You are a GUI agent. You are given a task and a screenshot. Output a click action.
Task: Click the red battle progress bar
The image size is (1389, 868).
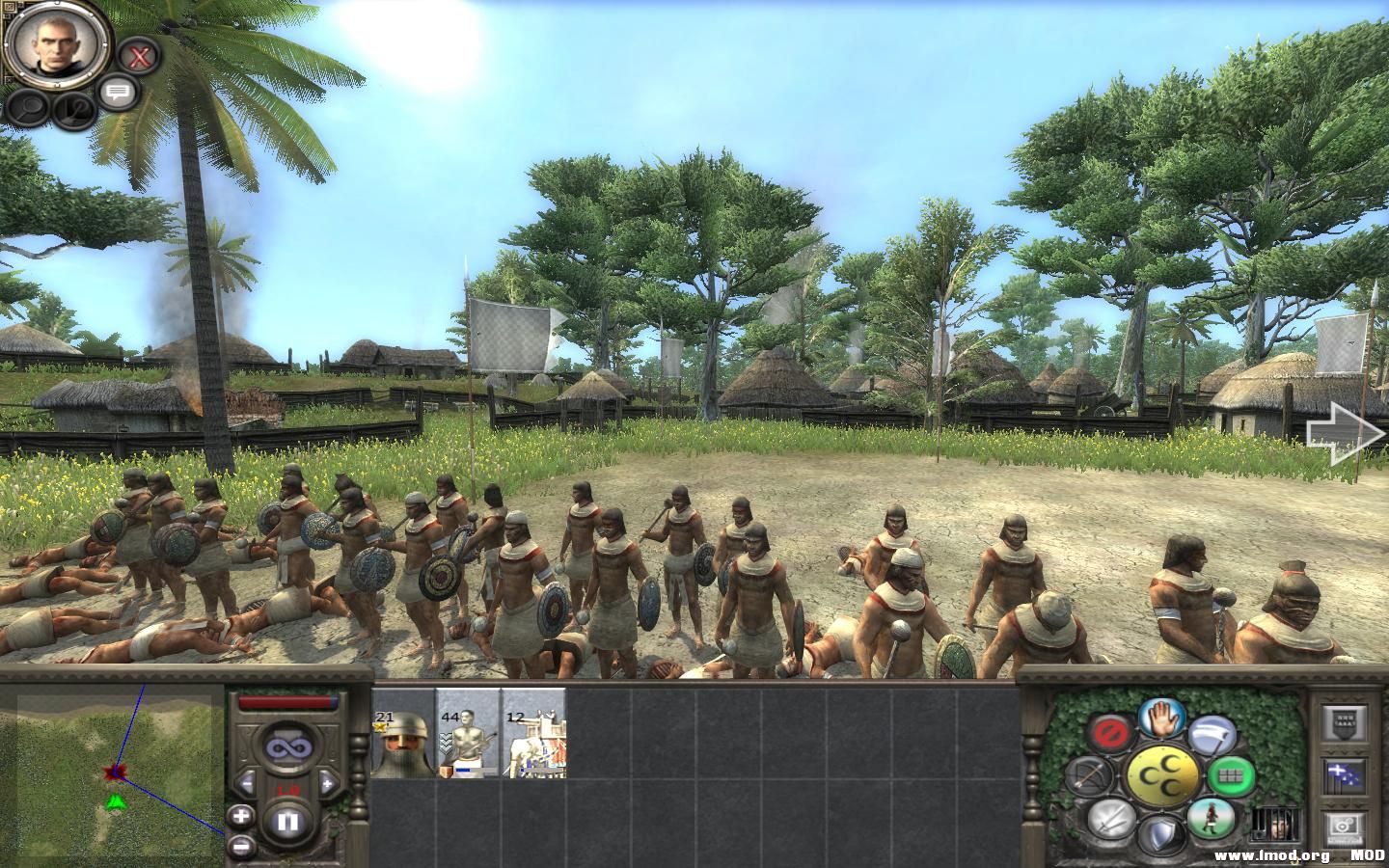[288, 700]
